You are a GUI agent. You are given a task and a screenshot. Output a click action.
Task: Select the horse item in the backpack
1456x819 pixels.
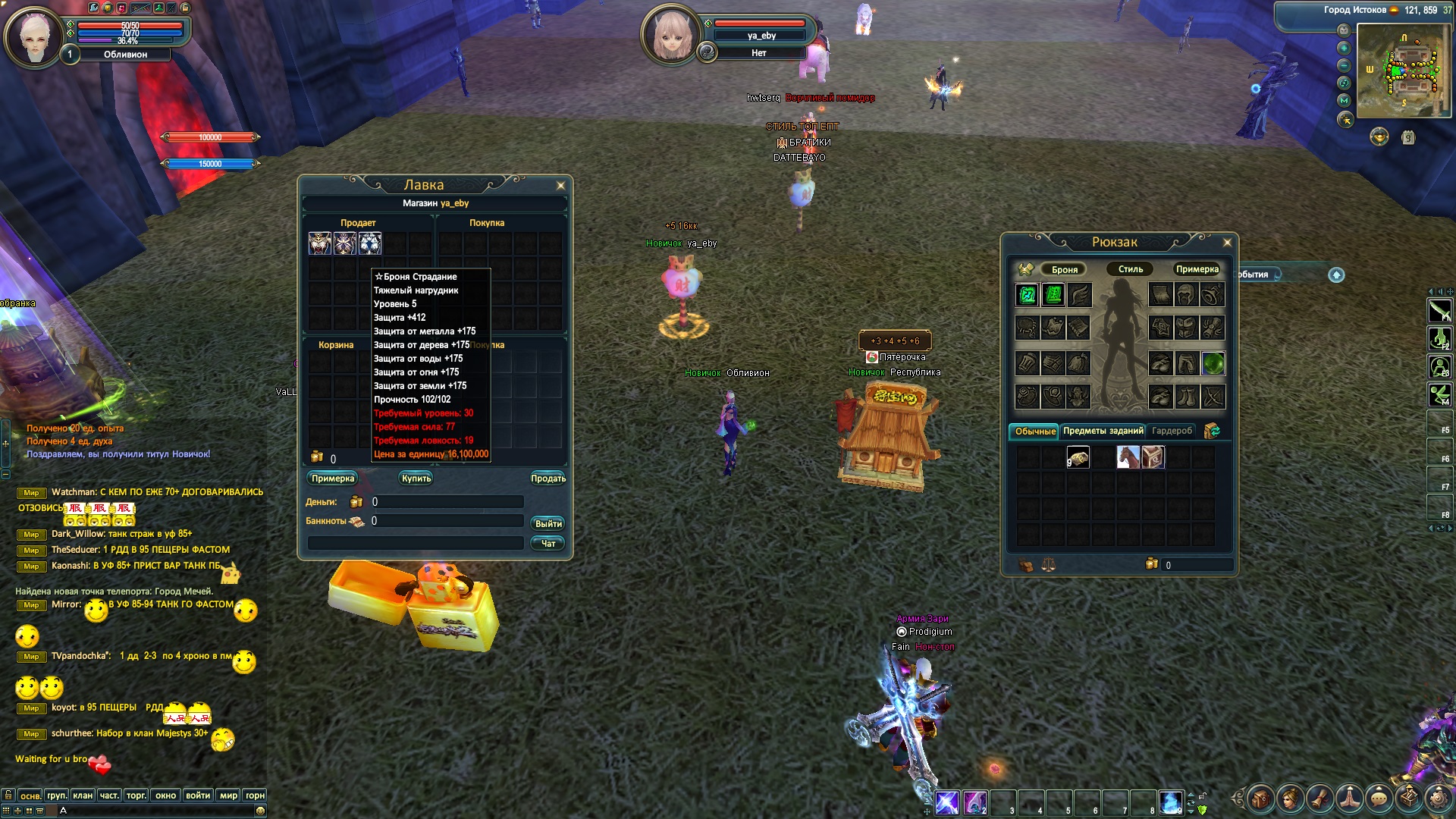1128,457
